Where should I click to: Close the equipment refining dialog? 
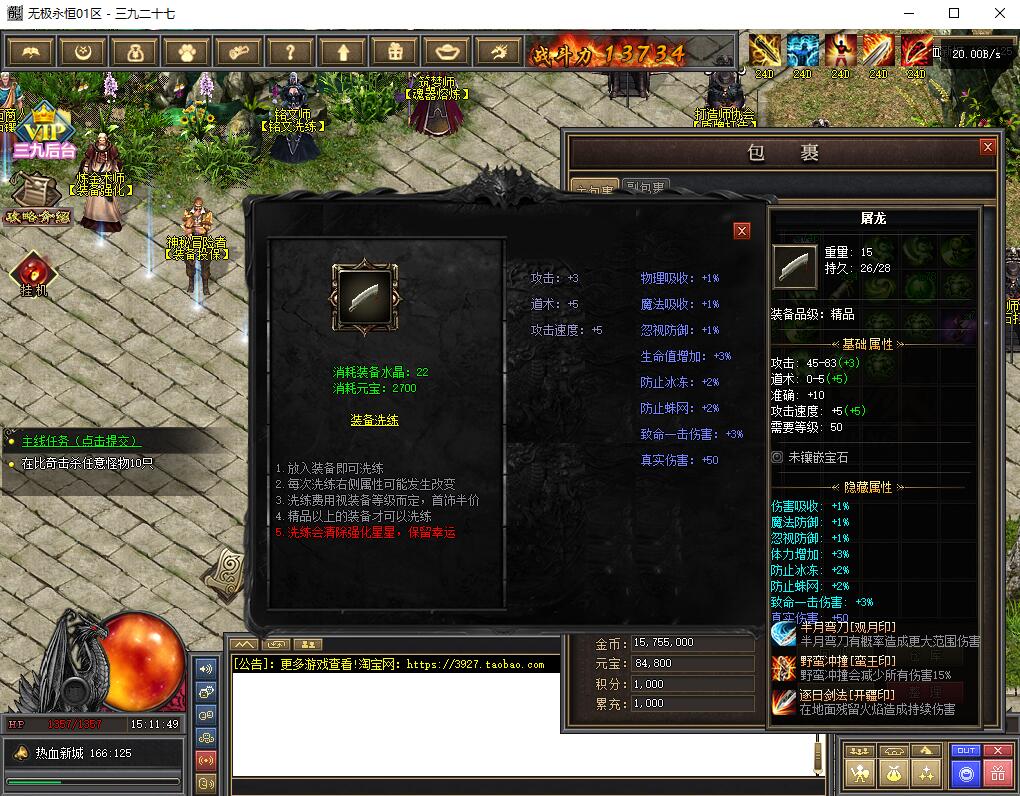point(742,231)
